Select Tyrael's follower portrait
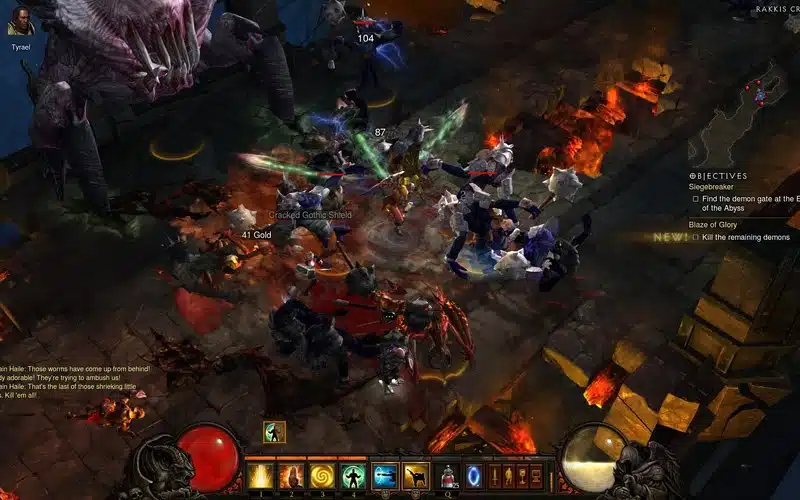The height and width of the screenshot is (500, 800). 20,20
